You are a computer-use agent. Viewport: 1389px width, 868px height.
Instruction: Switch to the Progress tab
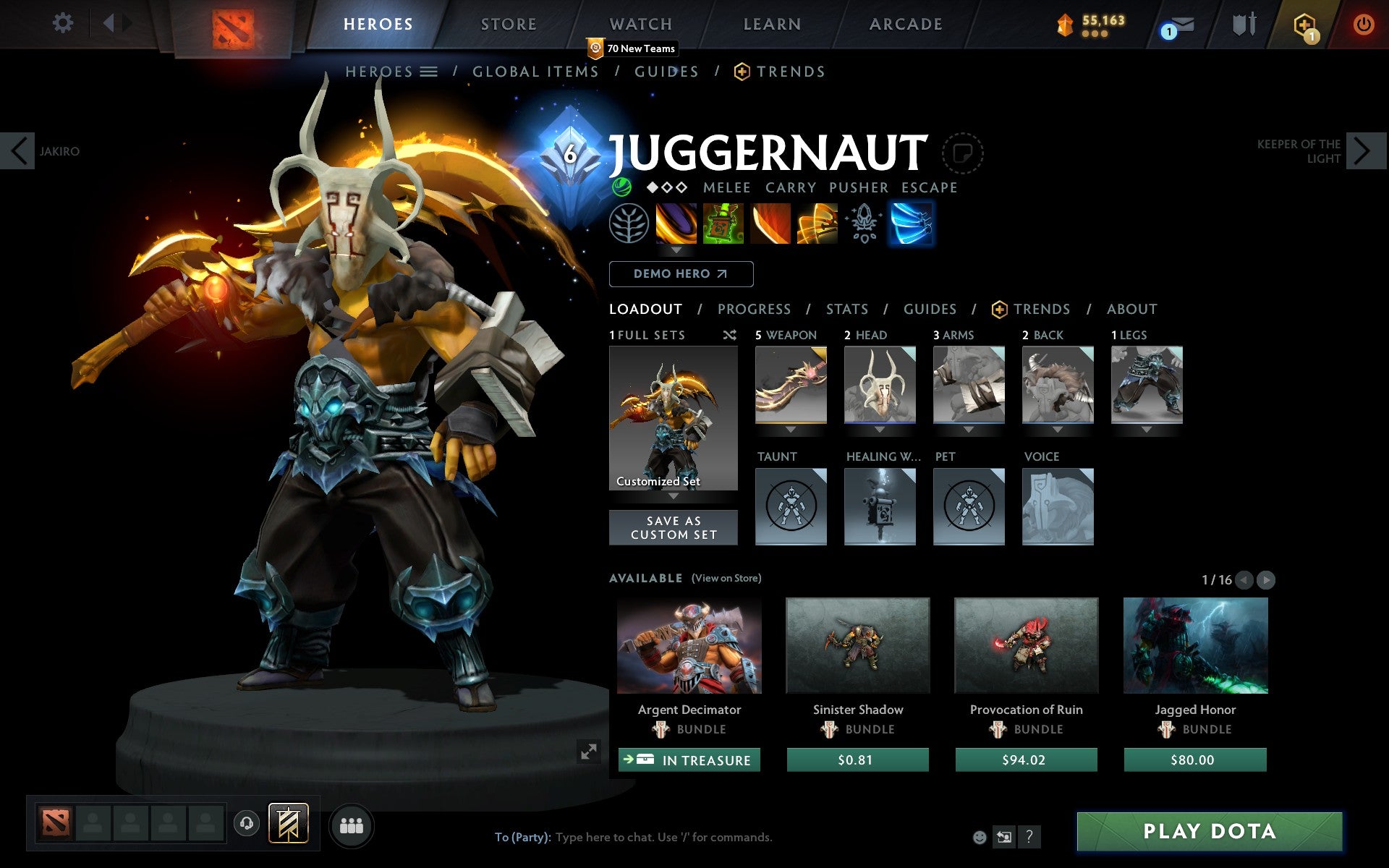coord(754,309)
